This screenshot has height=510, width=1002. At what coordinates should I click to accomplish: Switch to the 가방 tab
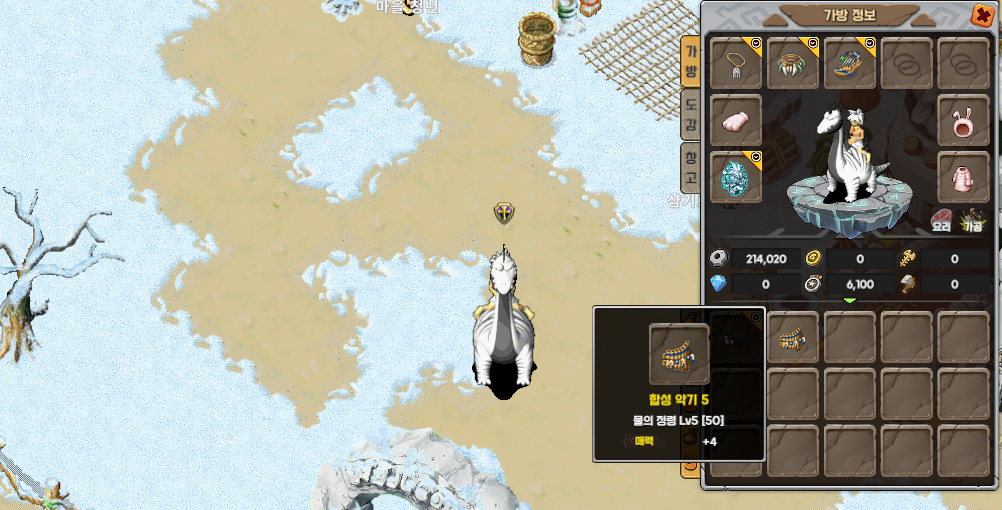click(x=690, y=62)
